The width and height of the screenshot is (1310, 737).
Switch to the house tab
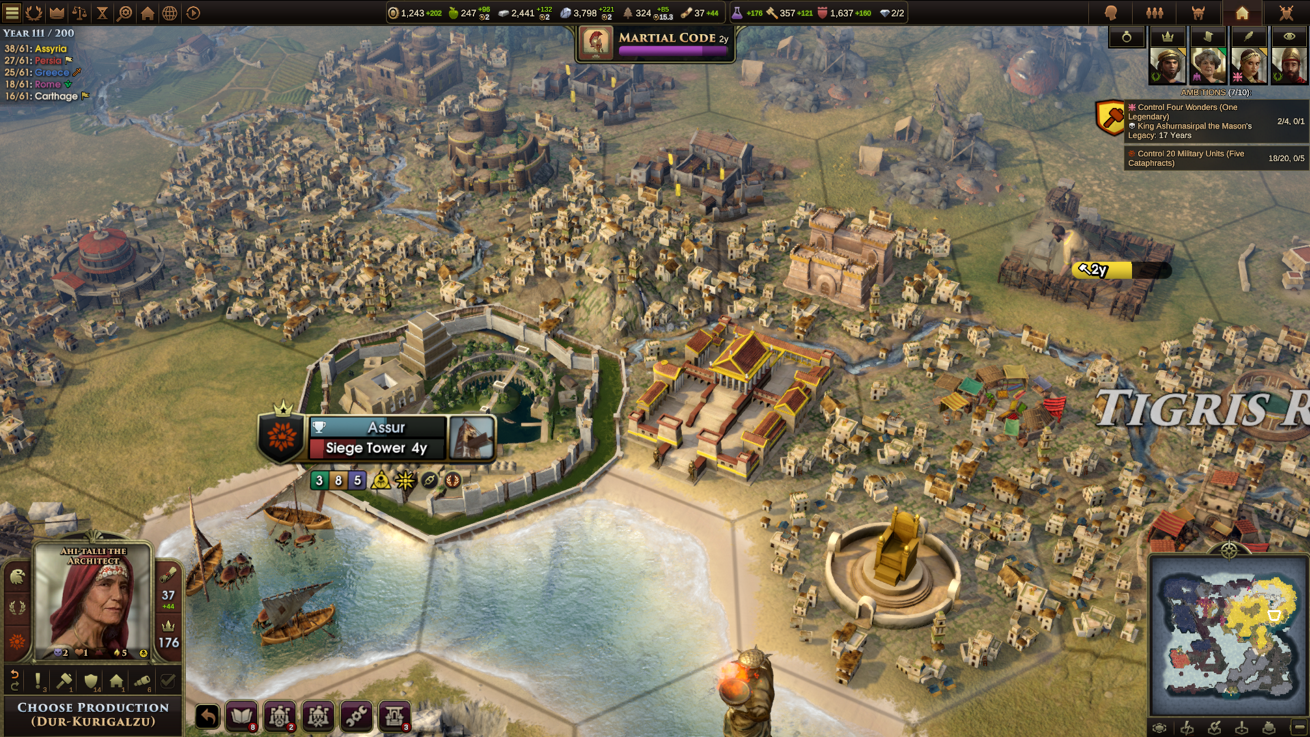tap(1242, 13)
